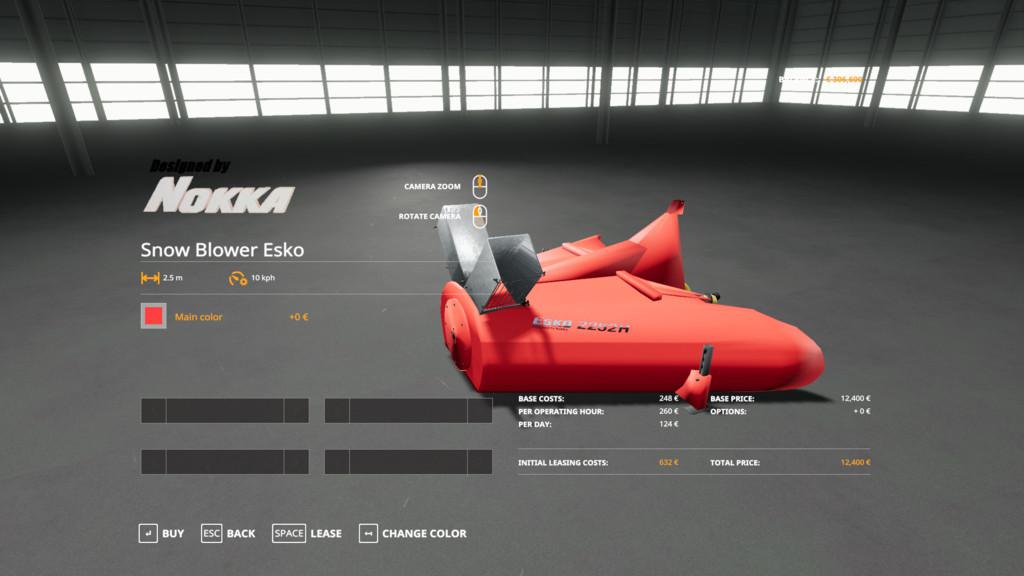Go back from the shop configuration screen
This screenshot has height=576, width=1024.
229,534
